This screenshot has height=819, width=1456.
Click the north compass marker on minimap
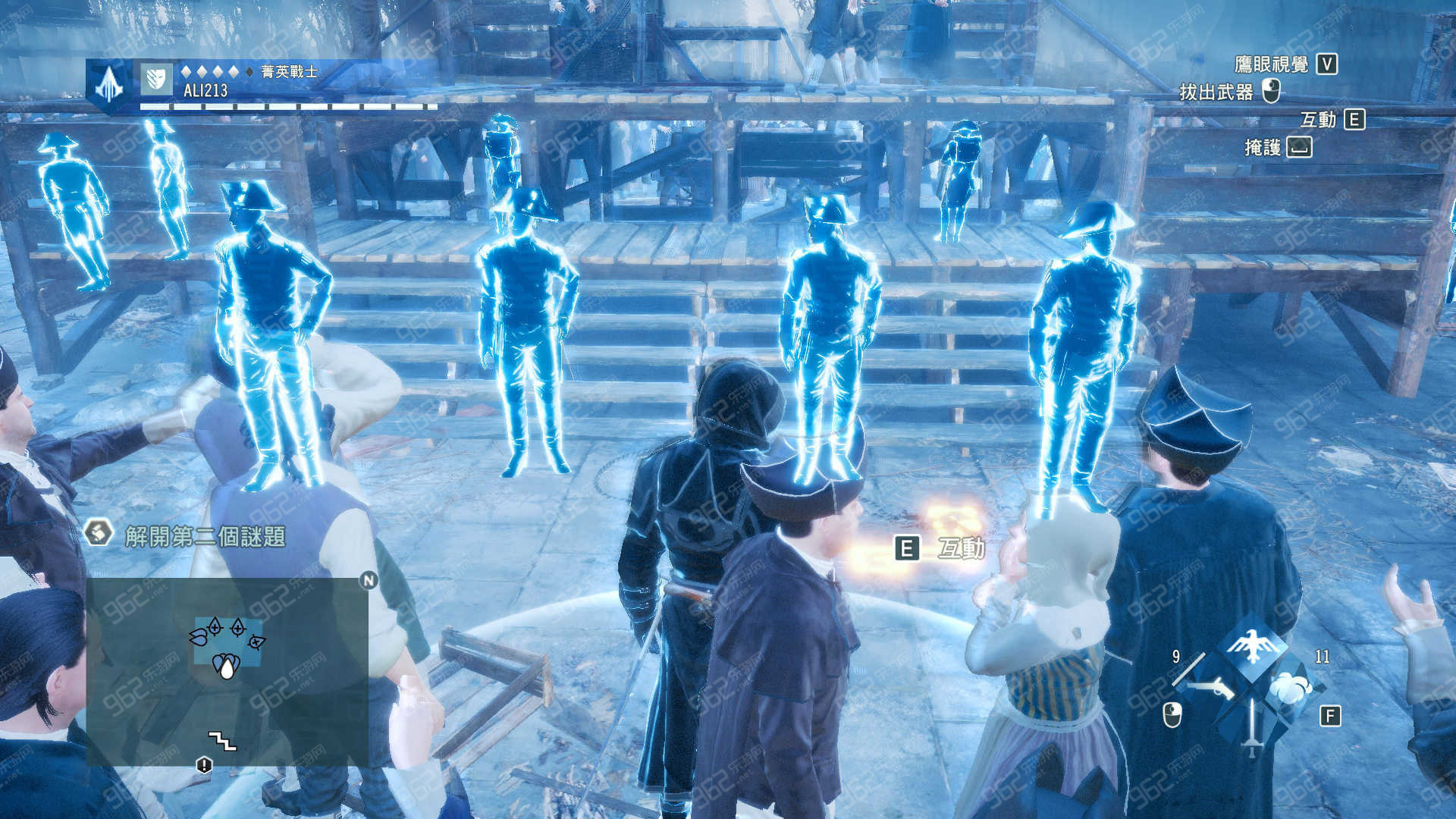[369, 580]
